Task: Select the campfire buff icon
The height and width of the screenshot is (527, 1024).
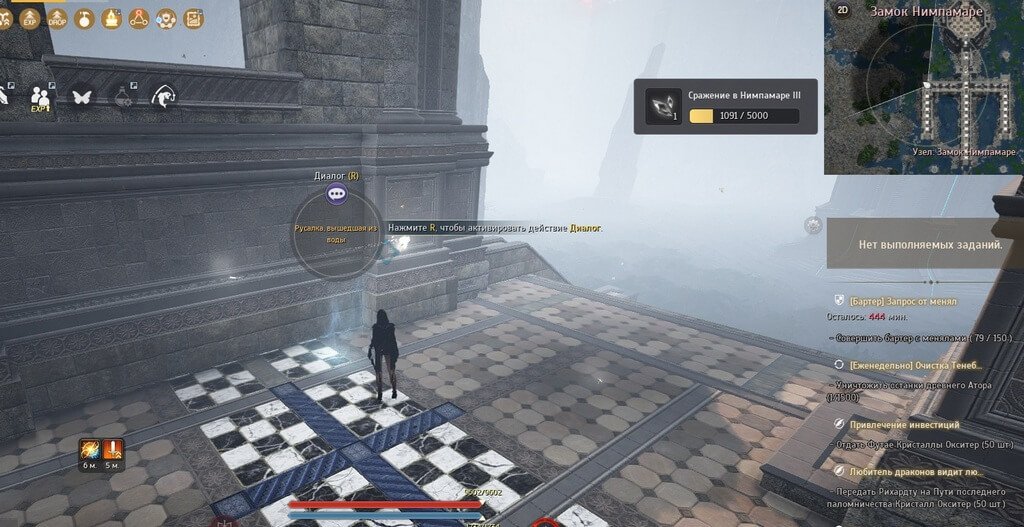Action: pos(112,18)
